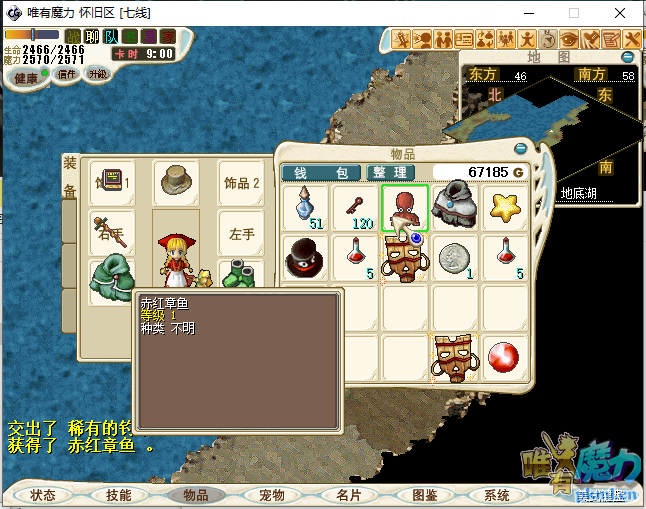Viewport: 646px width, 509px height.
Task: Open the 状态 status menu
Action: pos(43,495)
